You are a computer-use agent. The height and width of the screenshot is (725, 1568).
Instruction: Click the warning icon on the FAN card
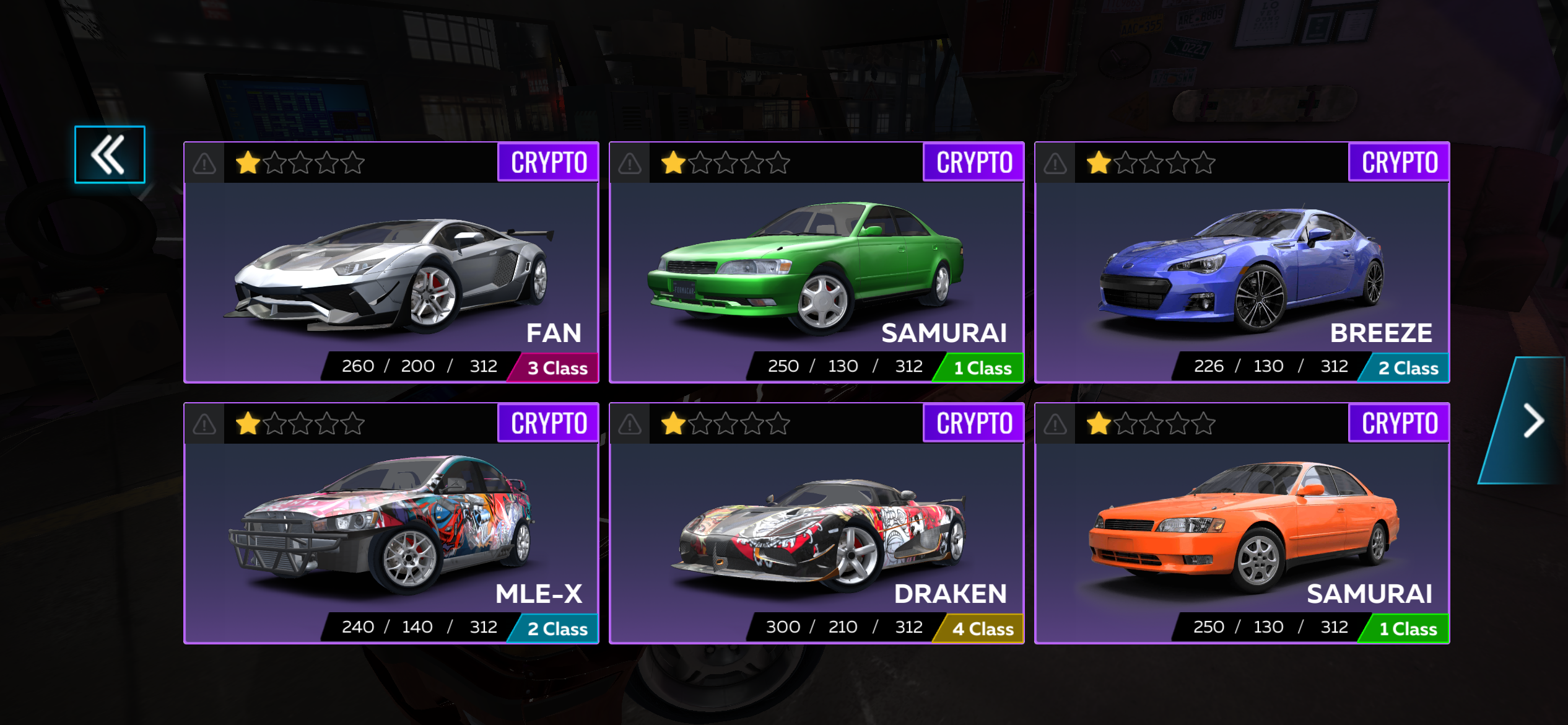[x=204, y=164]
